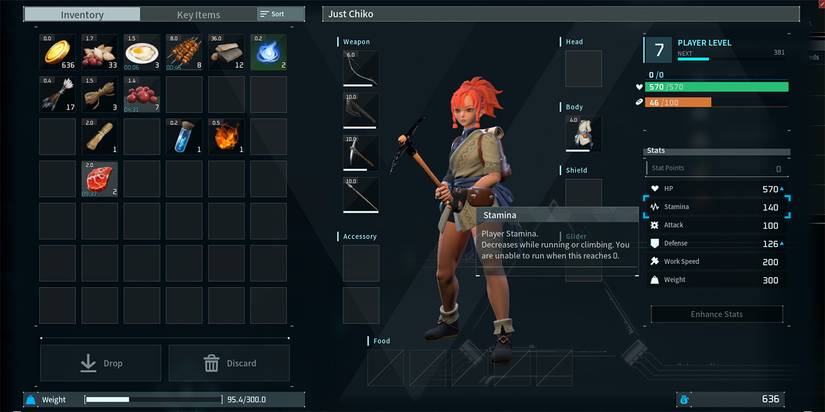825x412 pixels.
Task: Drop the selected item
Action: click(101, 363)
